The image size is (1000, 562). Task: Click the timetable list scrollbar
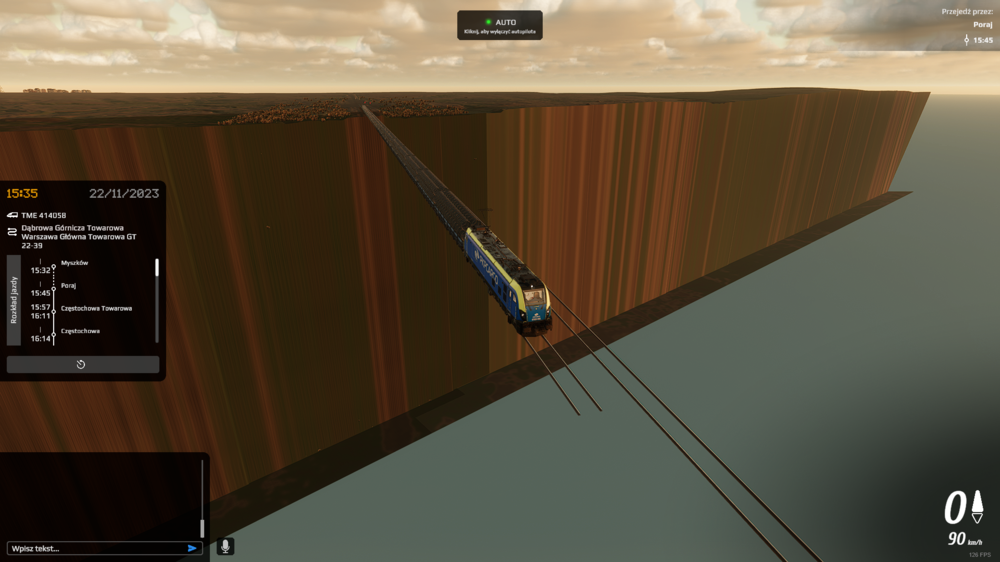(157, 268)
